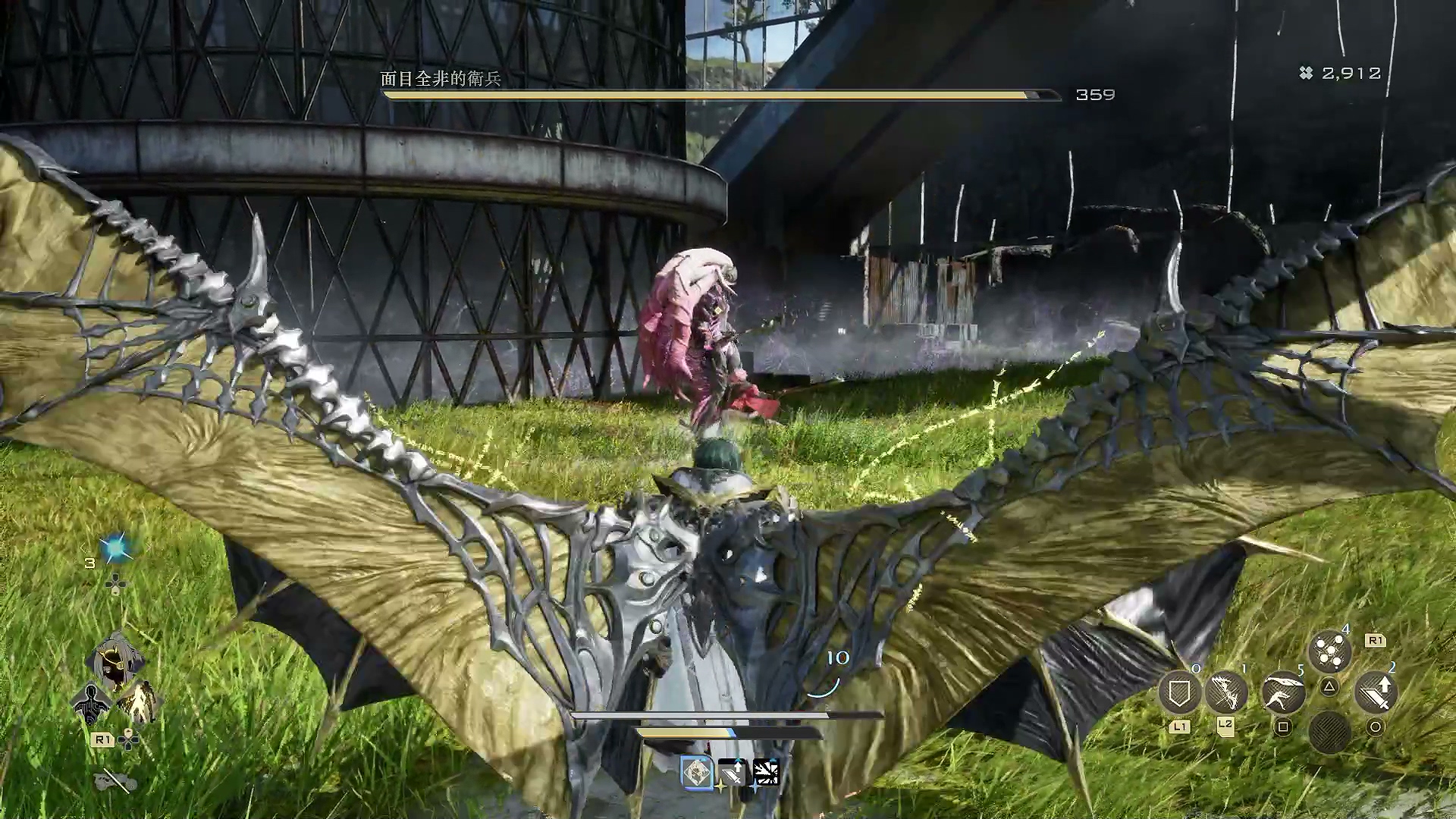
Task: Select the highlighted diamond status icon
Action: [697, 773]
